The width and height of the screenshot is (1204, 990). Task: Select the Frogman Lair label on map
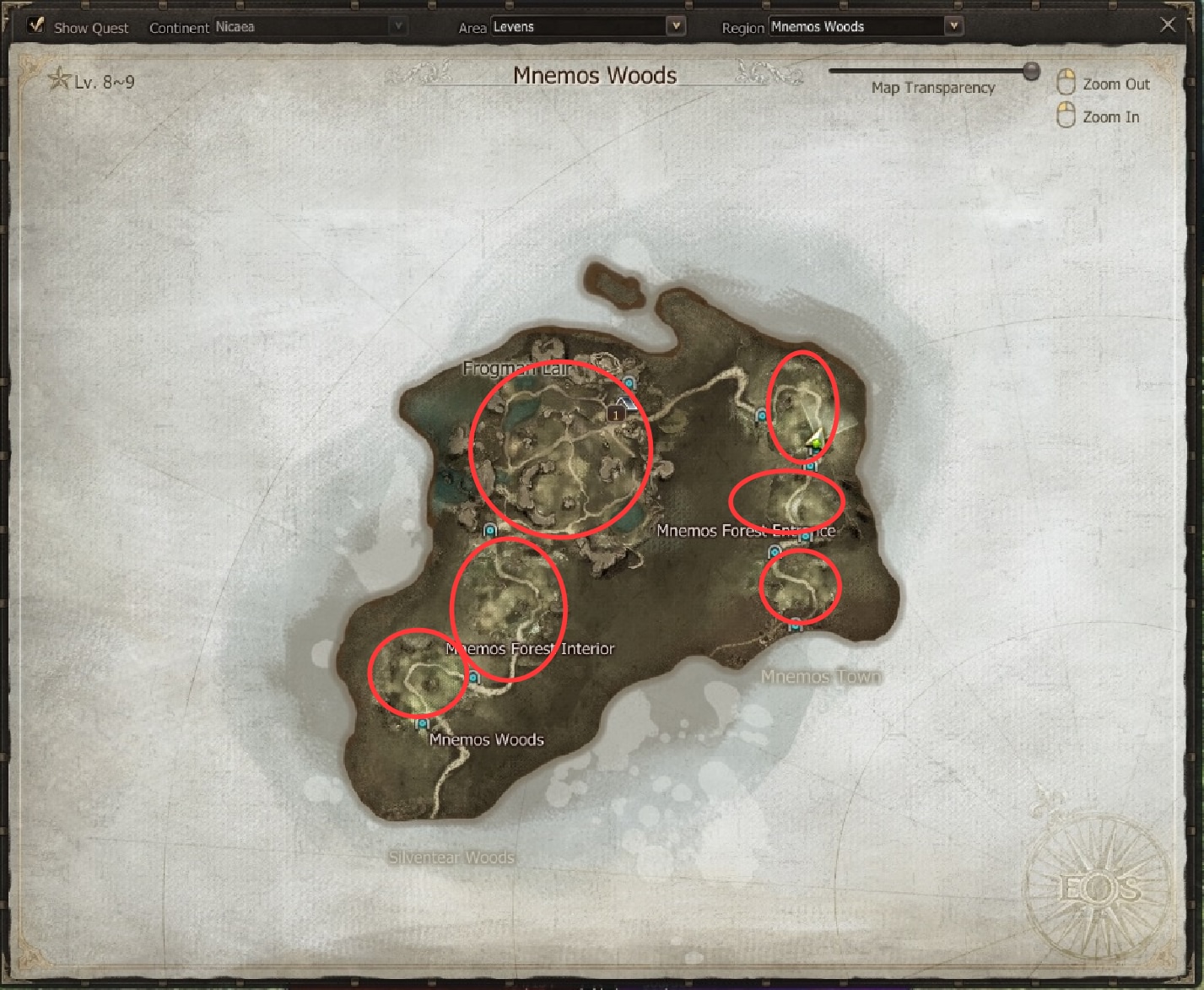pyautogui.click(x=517, y=369)
